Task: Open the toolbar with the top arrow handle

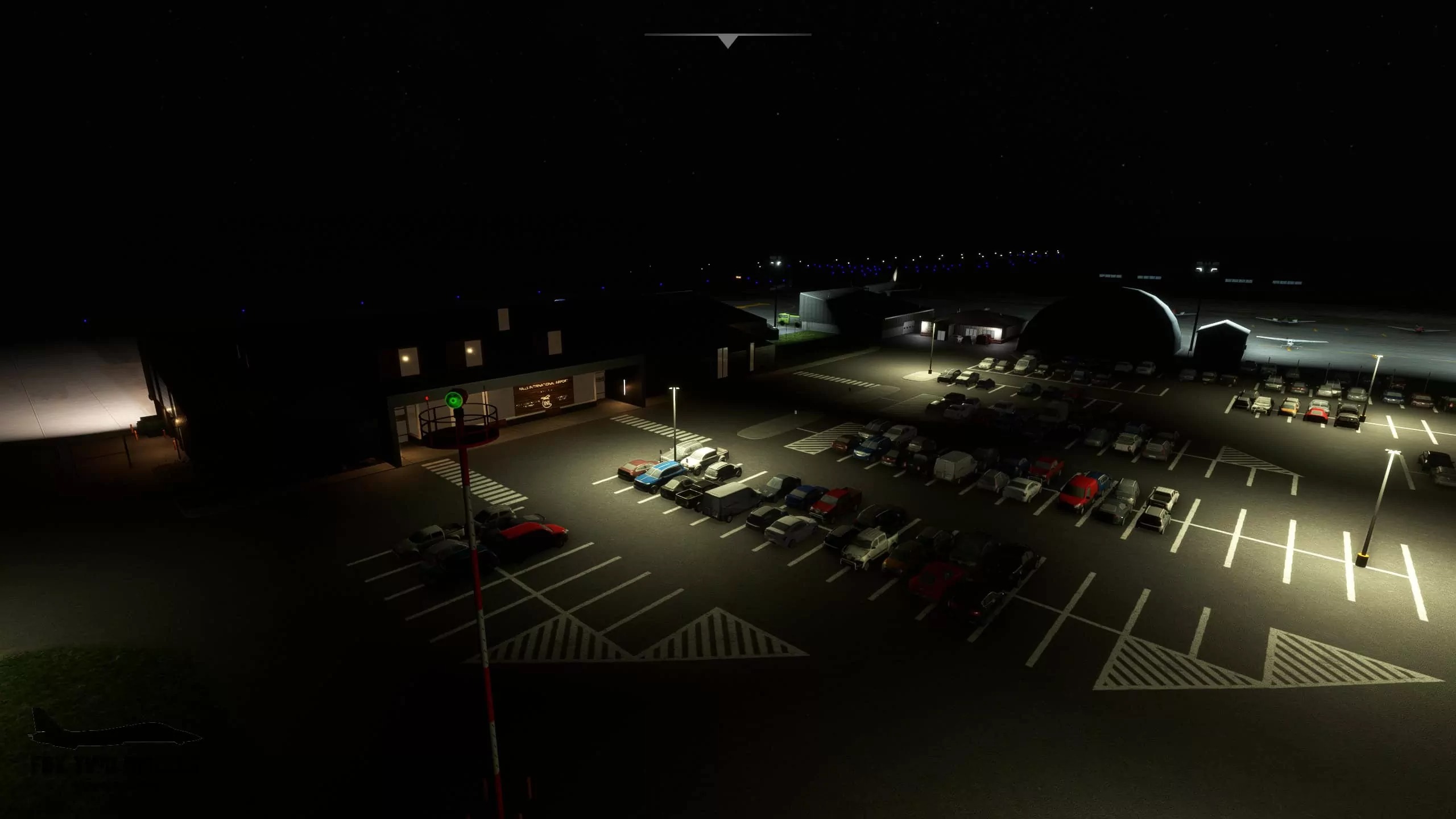Action: point(727,40)
